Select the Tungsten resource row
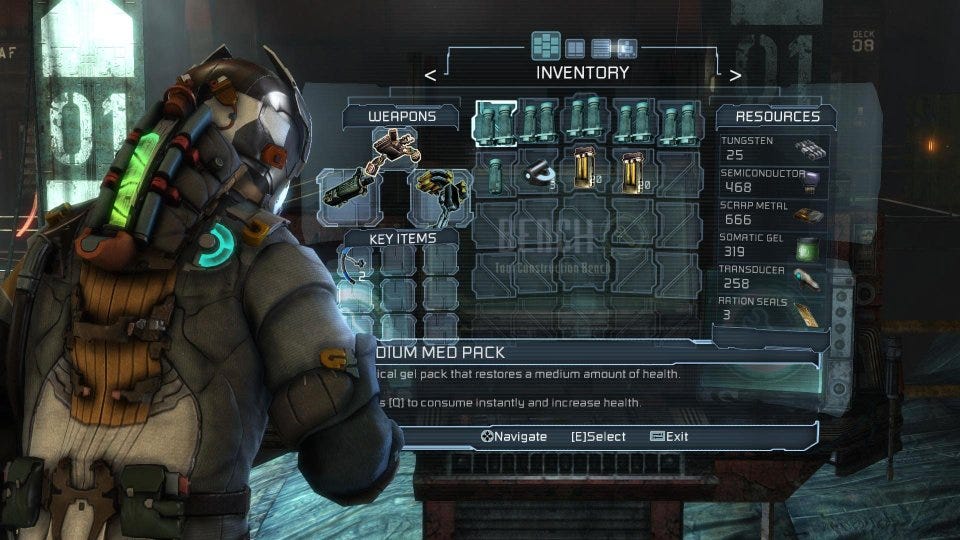Viewport: 960px width, 540px height. [x=773, y=150]
